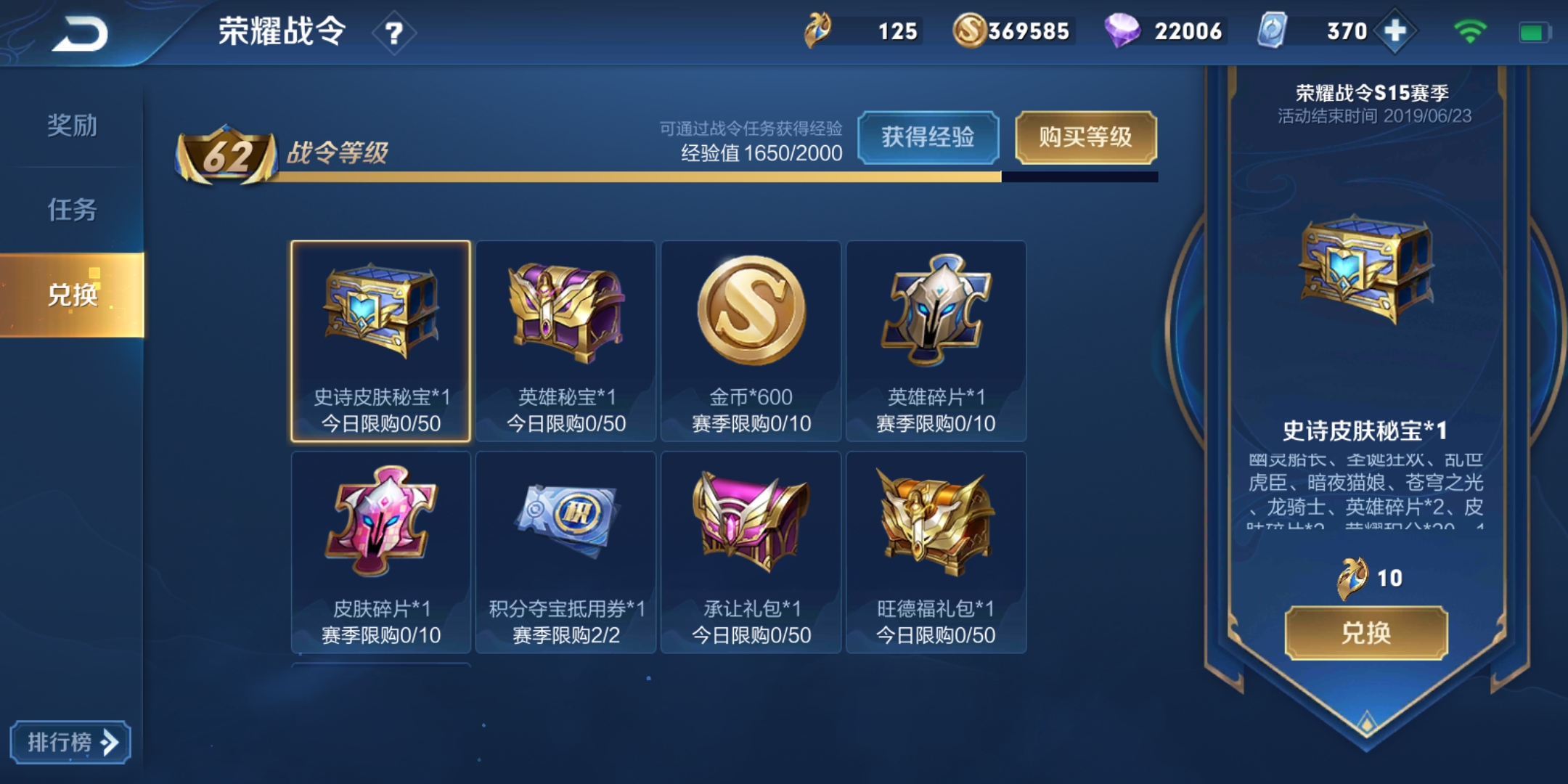The height and width of the screenshot is (784, 1568).
Task: Open the question mark help icon
Action: (x=394, y=31)
